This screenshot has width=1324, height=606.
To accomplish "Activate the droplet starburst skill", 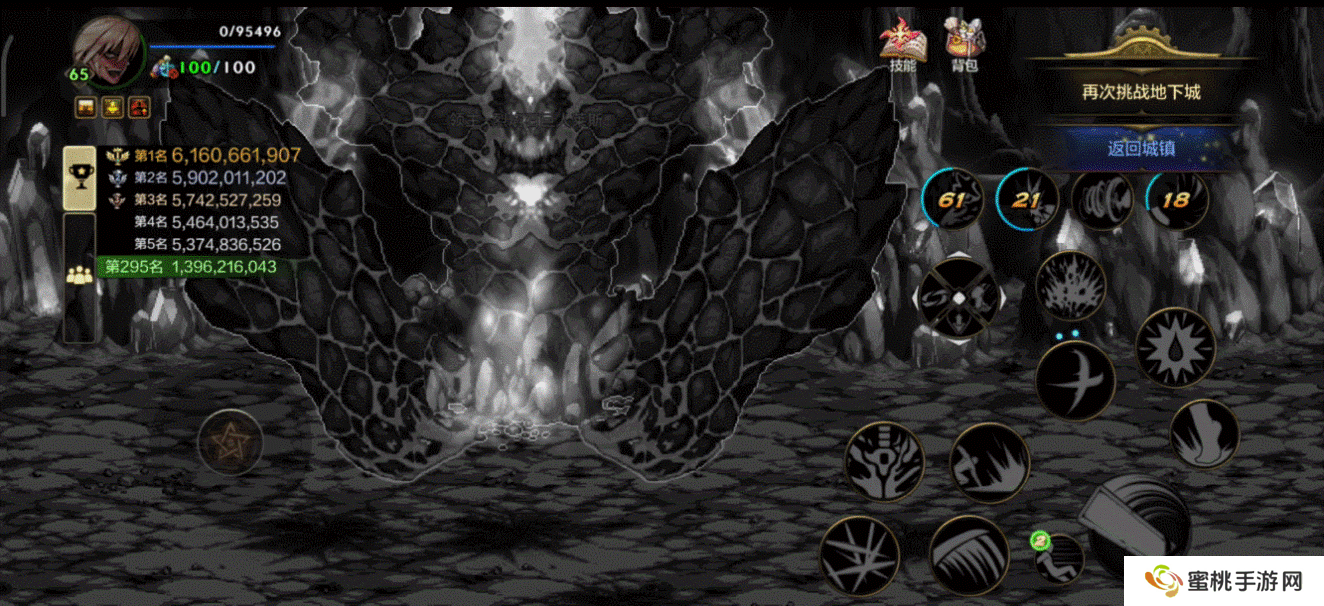I will click(x=1175, y=349).
